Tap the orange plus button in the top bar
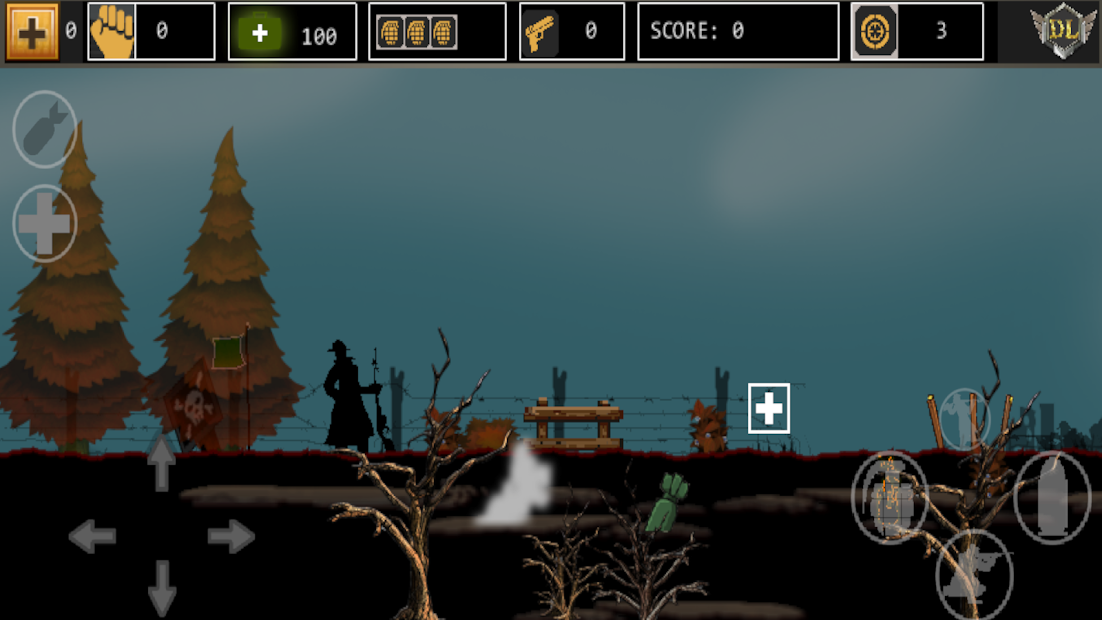 [32, 32]
